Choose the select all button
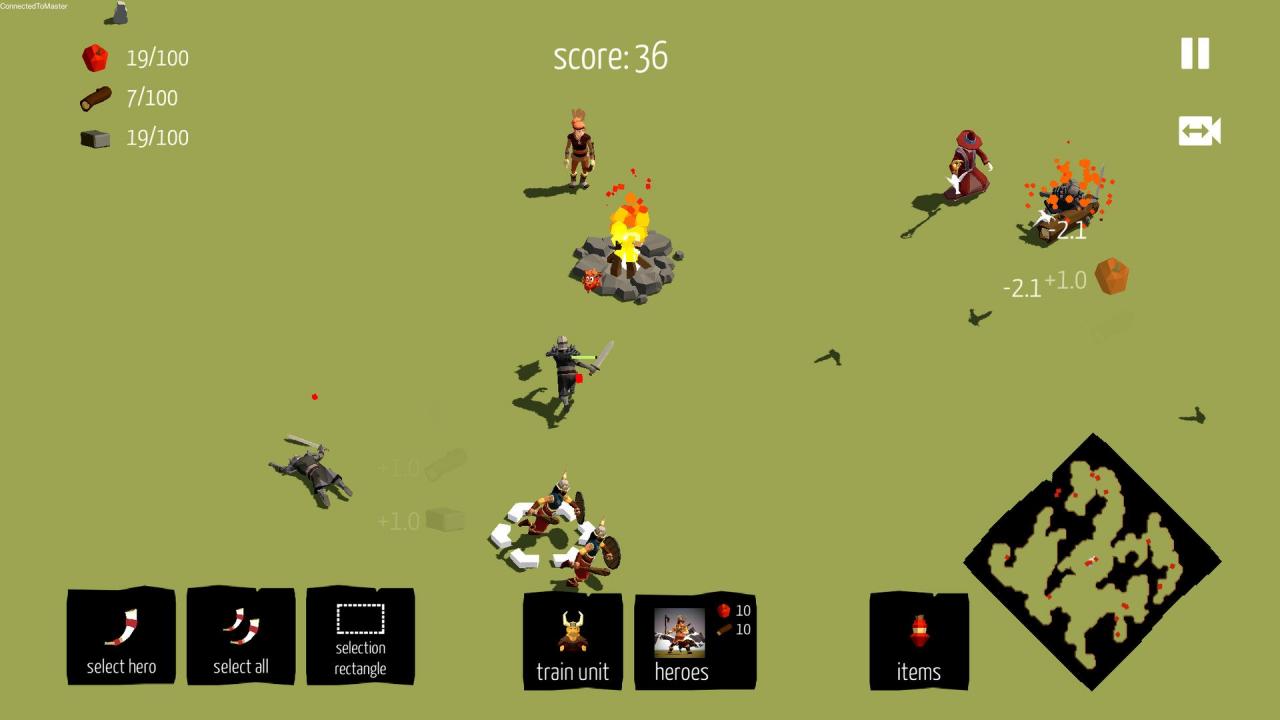This screenshot has width=1280, height=720. tap(241, 637)
